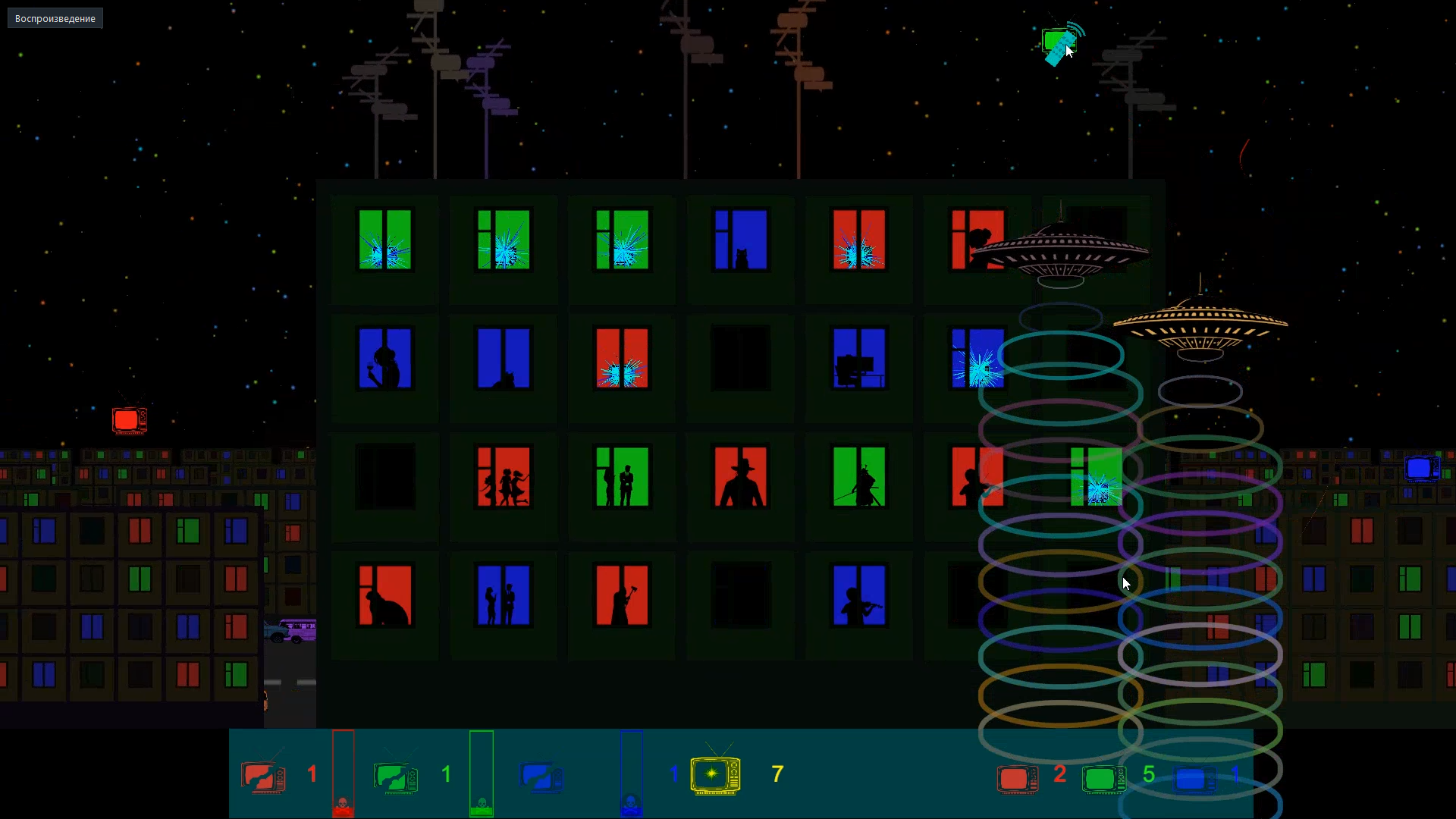Click the blue TV on the right building
Viewport: 1456px width, 819px height.
(1422, 469)
